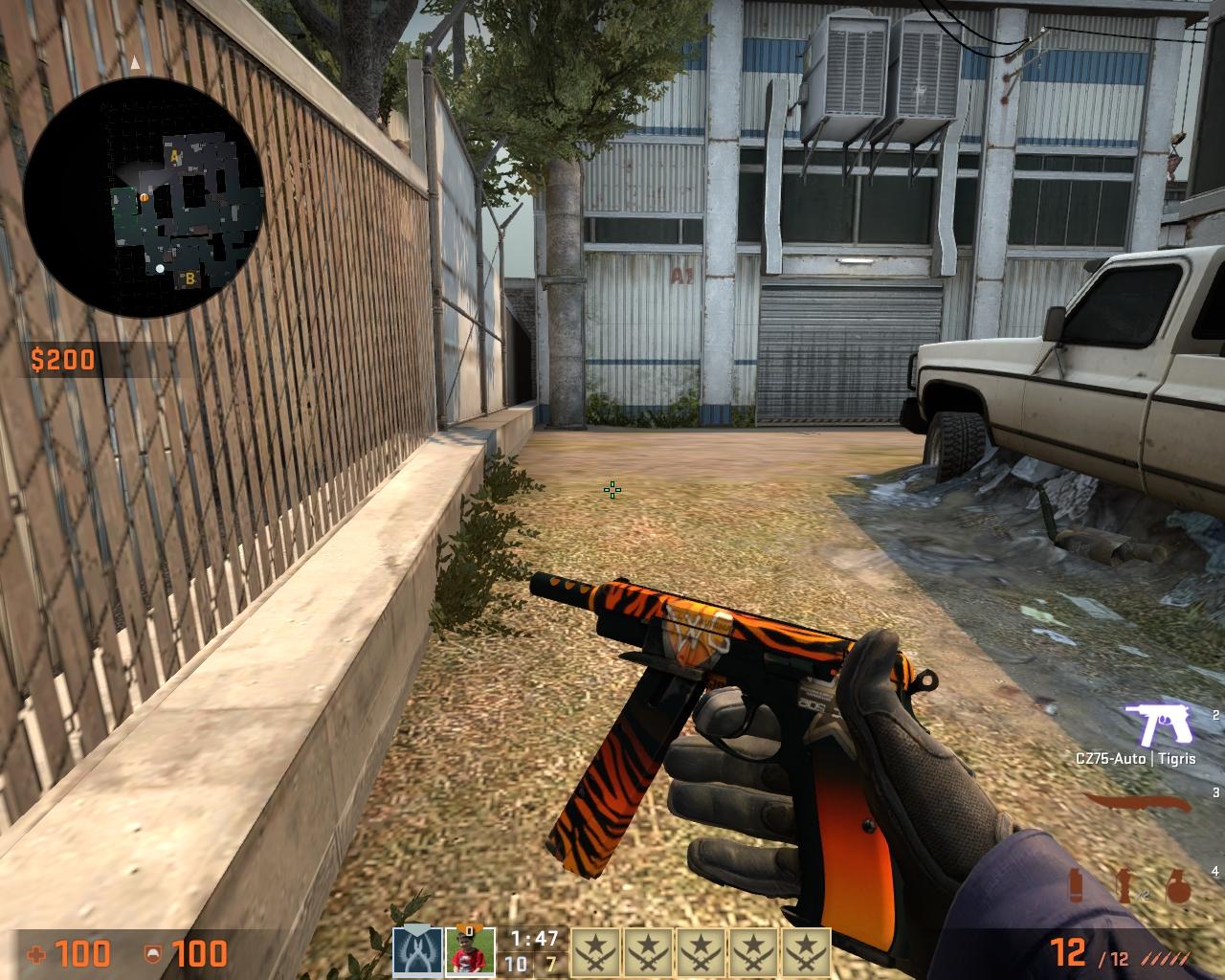
Task: Click the B bombsite marker on the radar
Action: click(191, 279)
